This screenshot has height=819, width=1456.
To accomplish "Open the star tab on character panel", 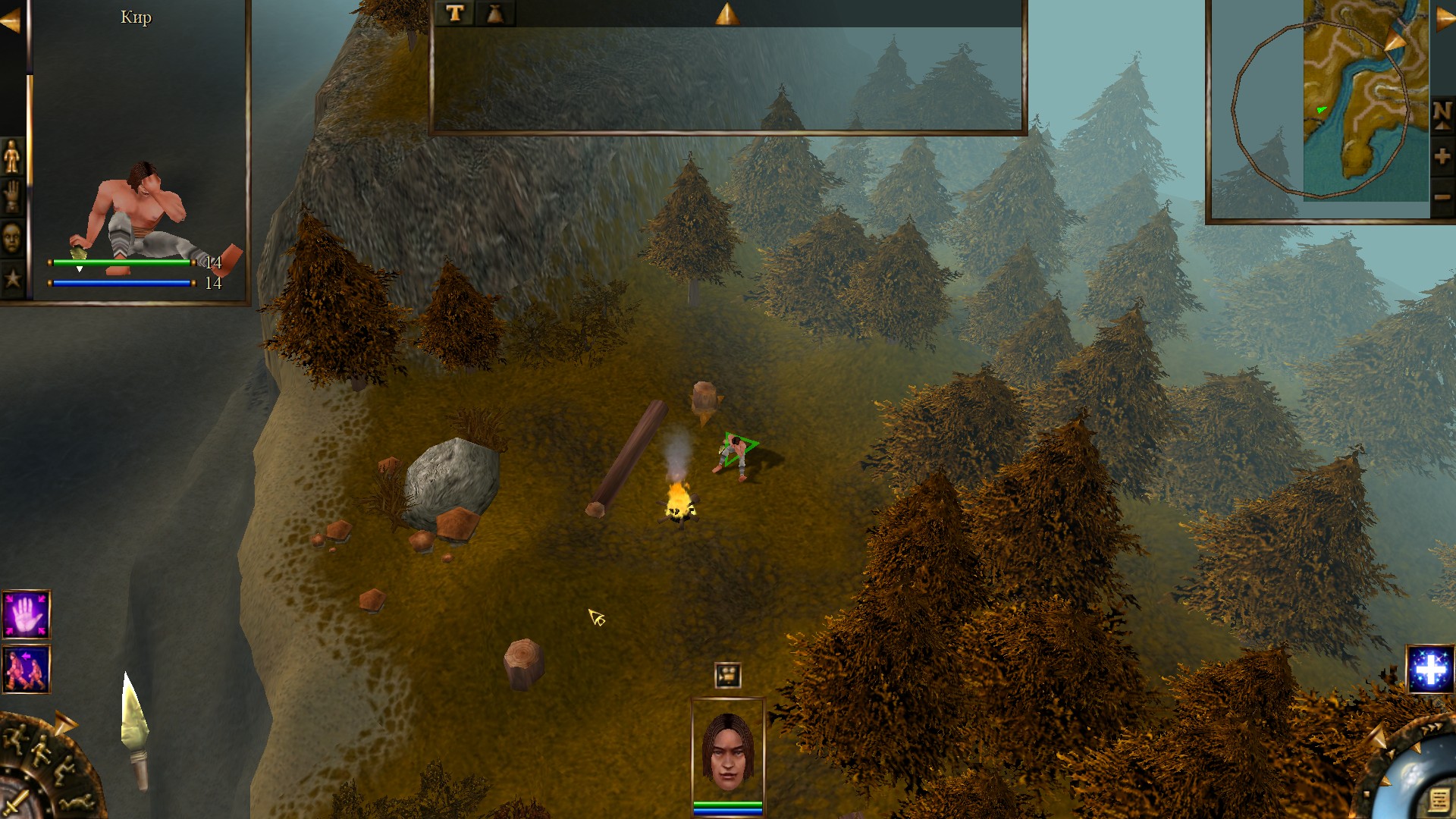I will [x=12, y=278].
